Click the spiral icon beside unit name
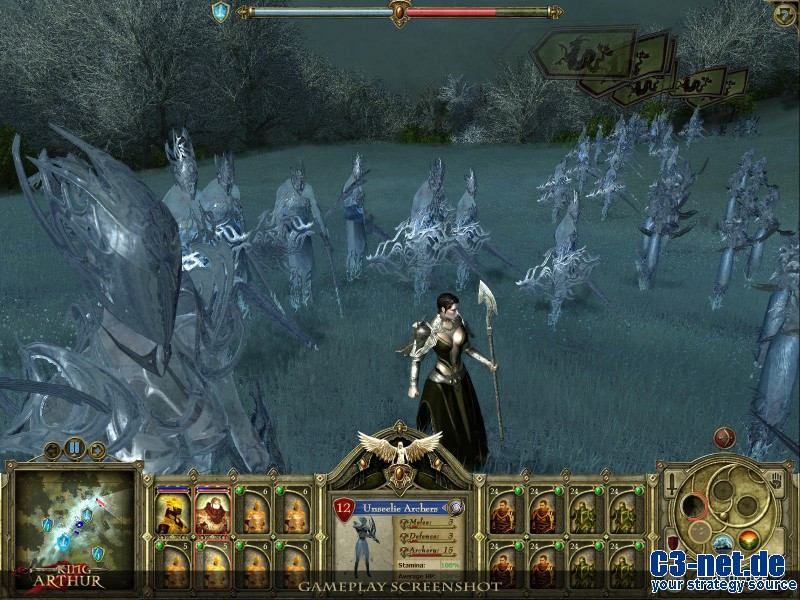Screen dimensions: 800x600 456,507
